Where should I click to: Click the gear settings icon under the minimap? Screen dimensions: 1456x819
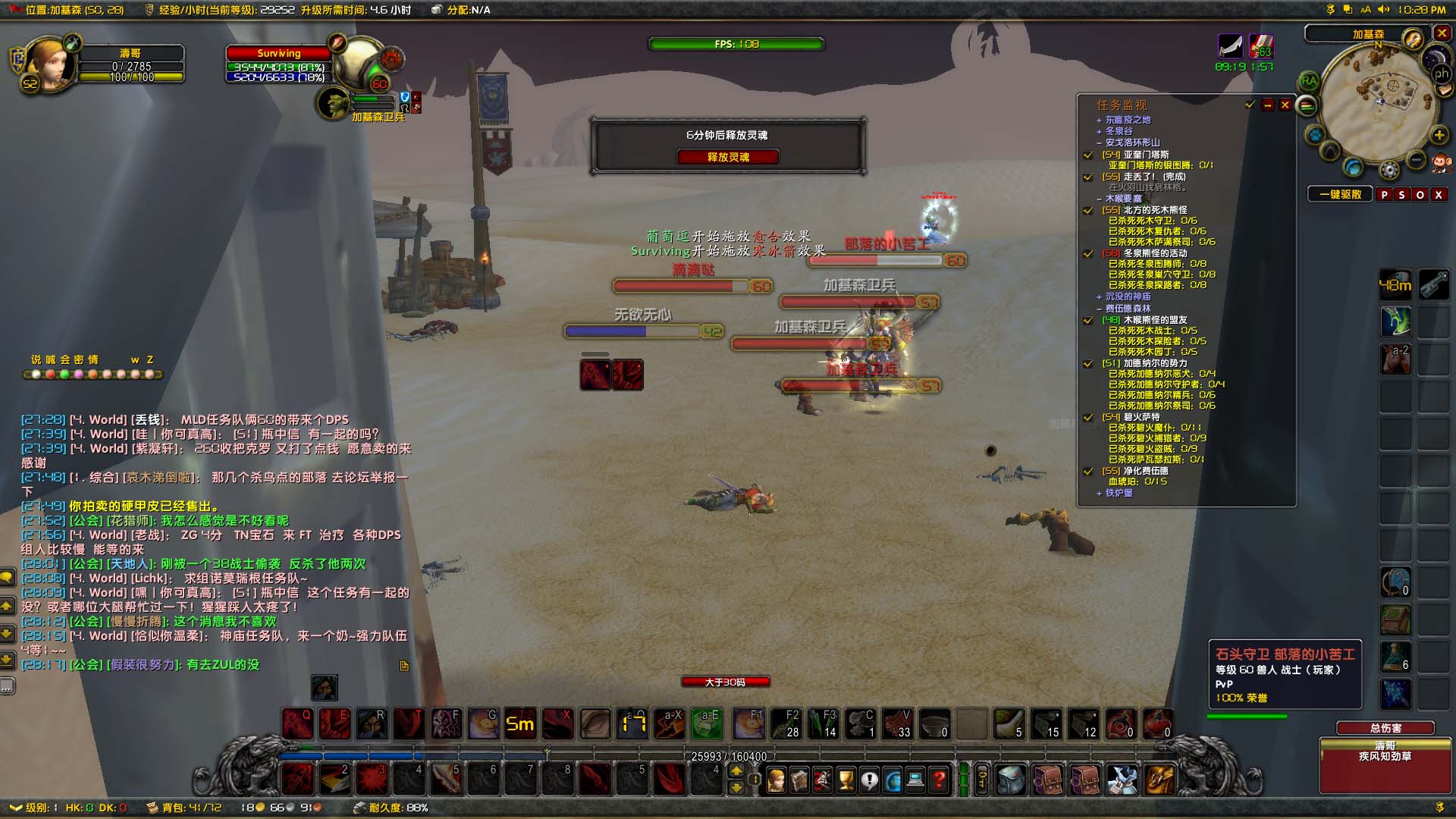point(1389,168)
